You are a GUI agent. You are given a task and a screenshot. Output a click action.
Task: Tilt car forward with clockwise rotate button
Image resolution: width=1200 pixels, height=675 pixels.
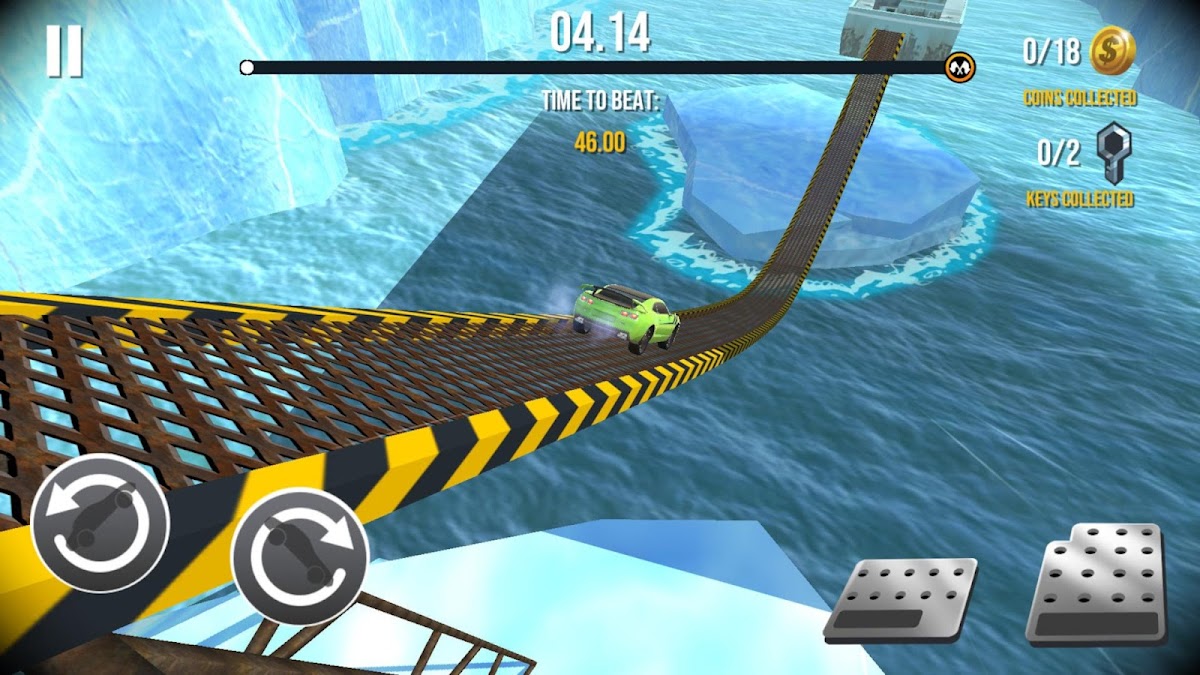299,557
